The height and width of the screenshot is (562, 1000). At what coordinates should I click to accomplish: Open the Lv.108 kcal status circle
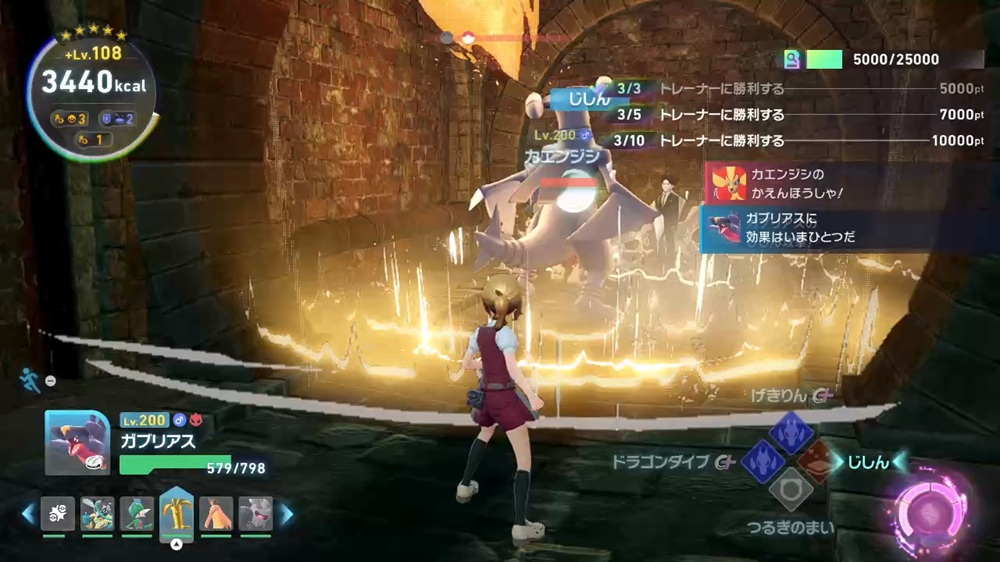click(92, 96)
